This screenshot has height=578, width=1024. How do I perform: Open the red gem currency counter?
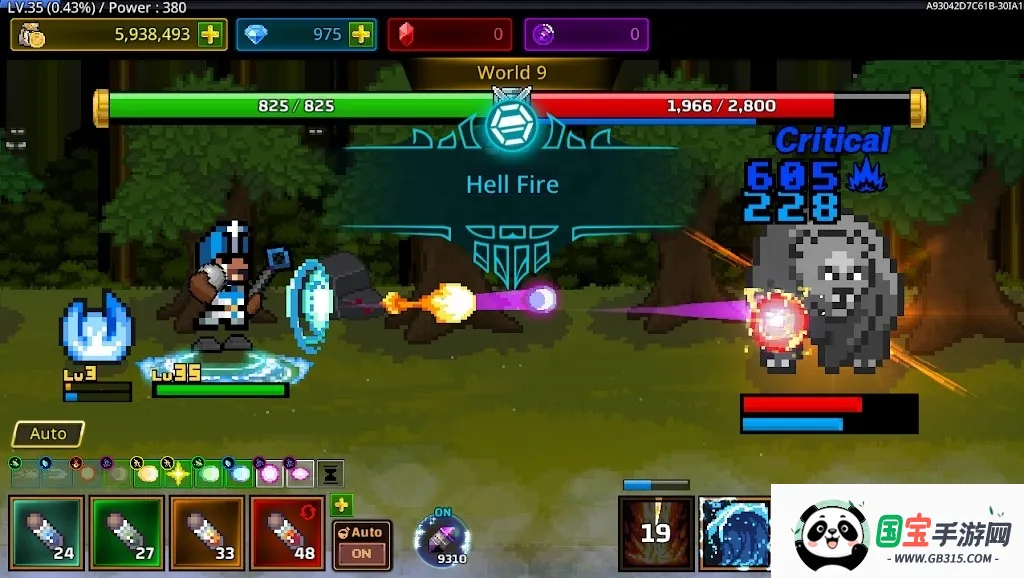click(450, 34)
